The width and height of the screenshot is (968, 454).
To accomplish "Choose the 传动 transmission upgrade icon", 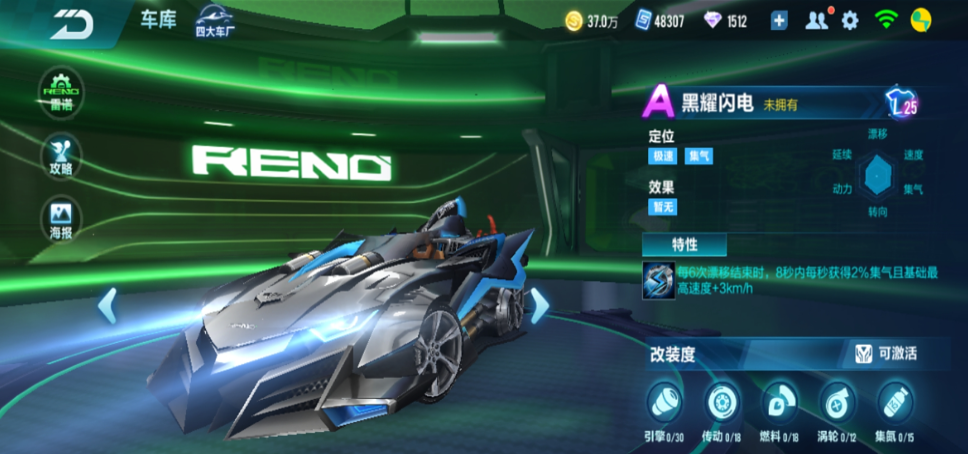I will [721, 402].
